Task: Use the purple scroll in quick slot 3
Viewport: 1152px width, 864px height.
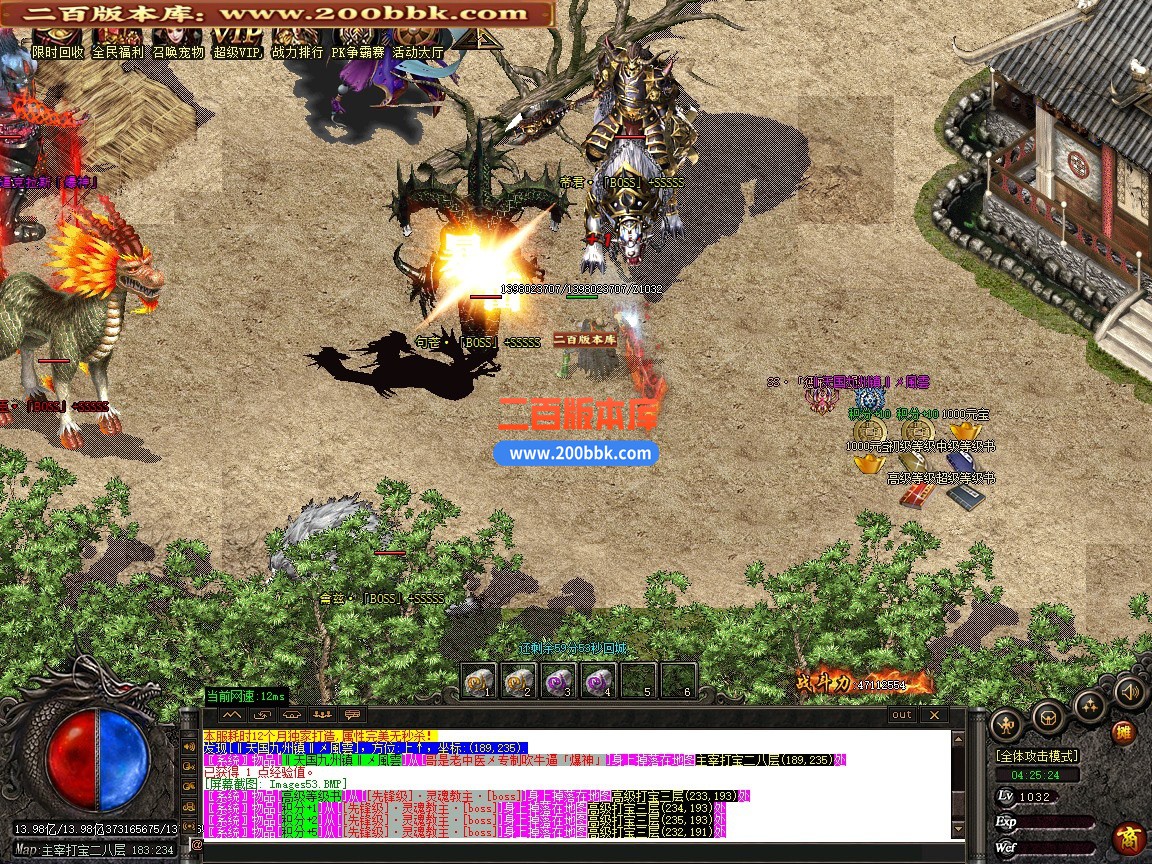Action: click(558, 680)
